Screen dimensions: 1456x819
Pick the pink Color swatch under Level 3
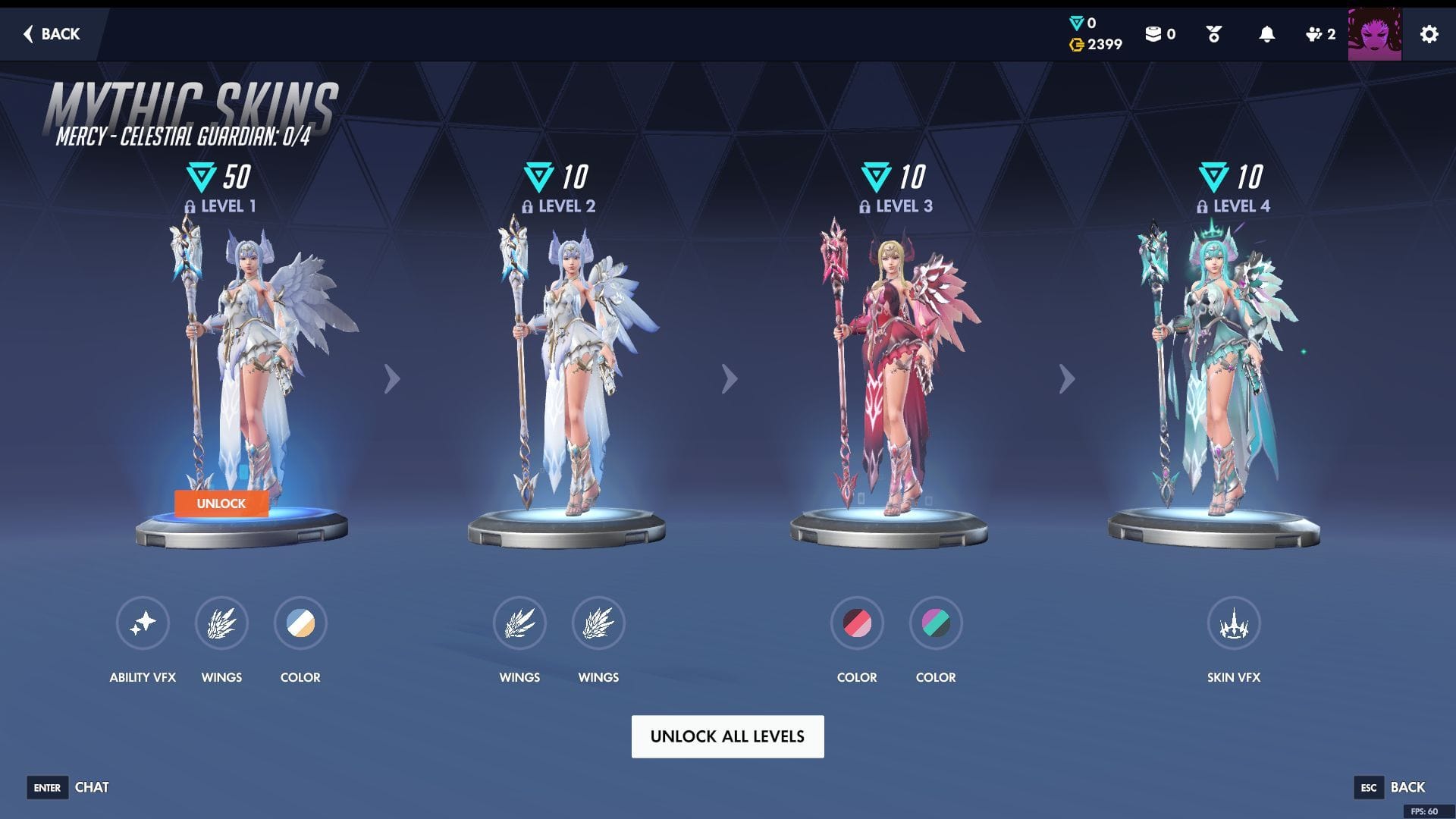pyautogui.click(x=856, y=623)
